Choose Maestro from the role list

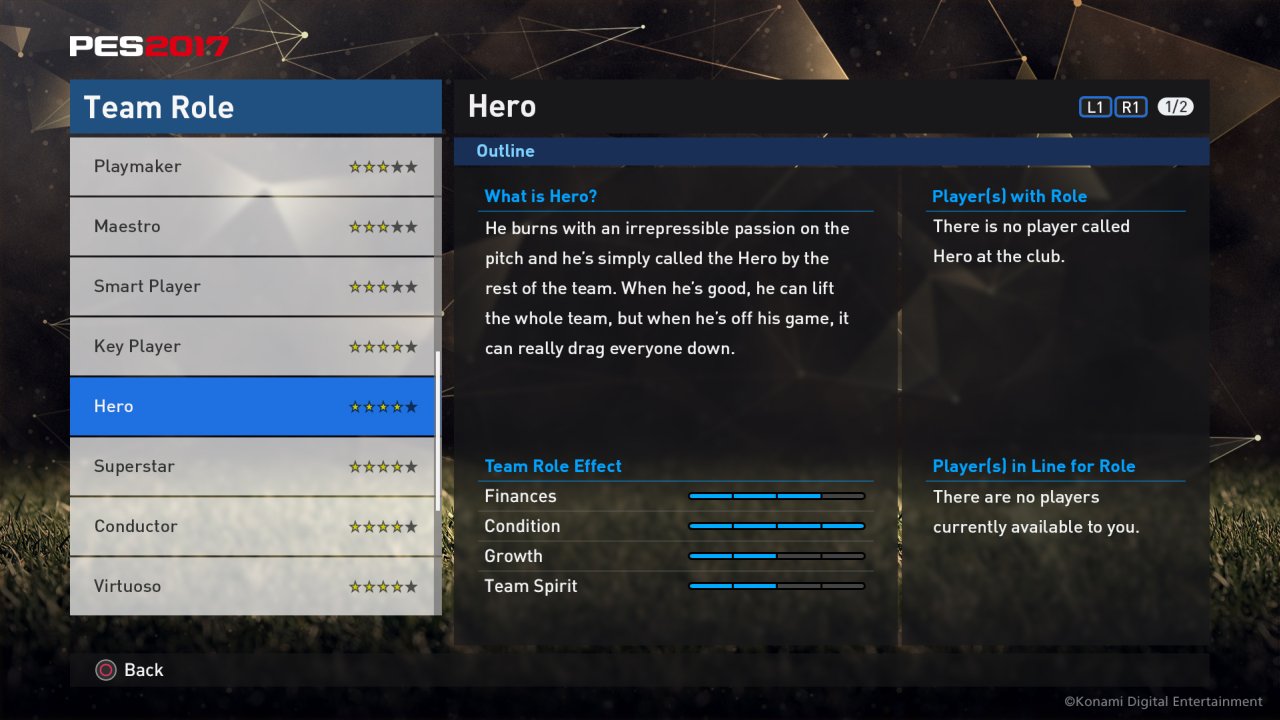(x=253, y=227)
